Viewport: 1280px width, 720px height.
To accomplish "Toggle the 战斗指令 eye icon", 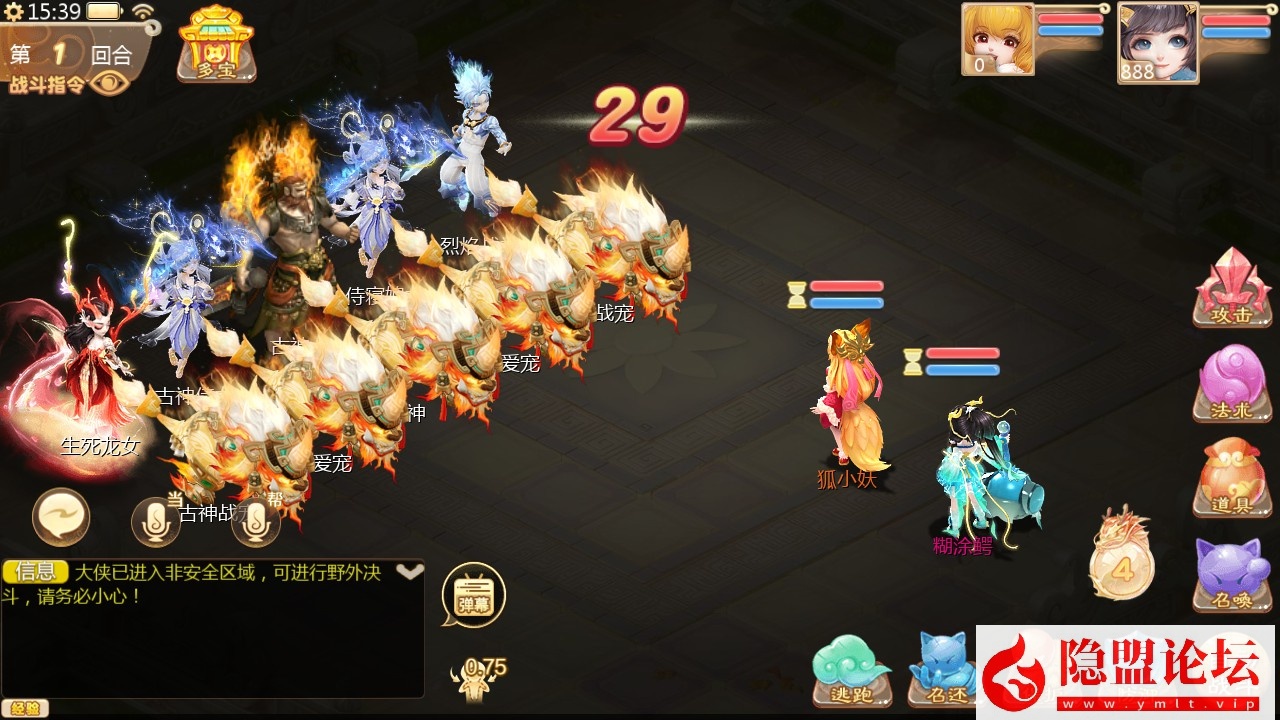I will click(110, 83).
